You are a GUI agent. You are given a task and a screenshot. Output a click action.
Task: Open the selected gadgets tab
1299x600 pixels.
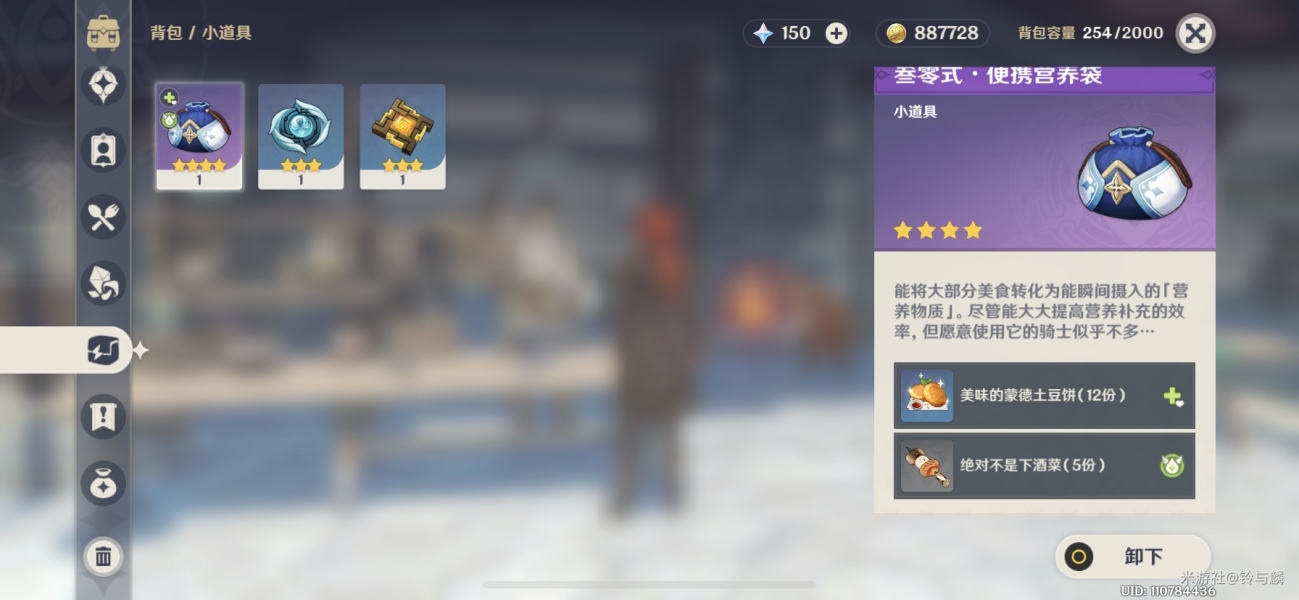click(103, 350)
